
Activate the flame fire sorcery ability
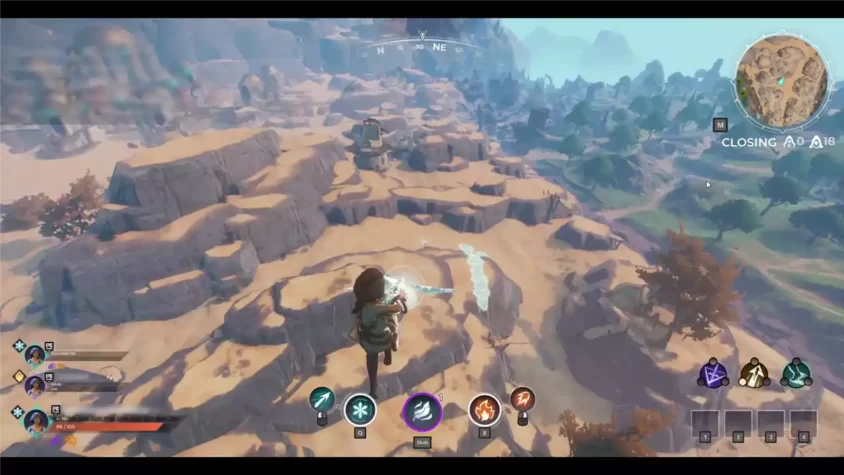(484, 409)
